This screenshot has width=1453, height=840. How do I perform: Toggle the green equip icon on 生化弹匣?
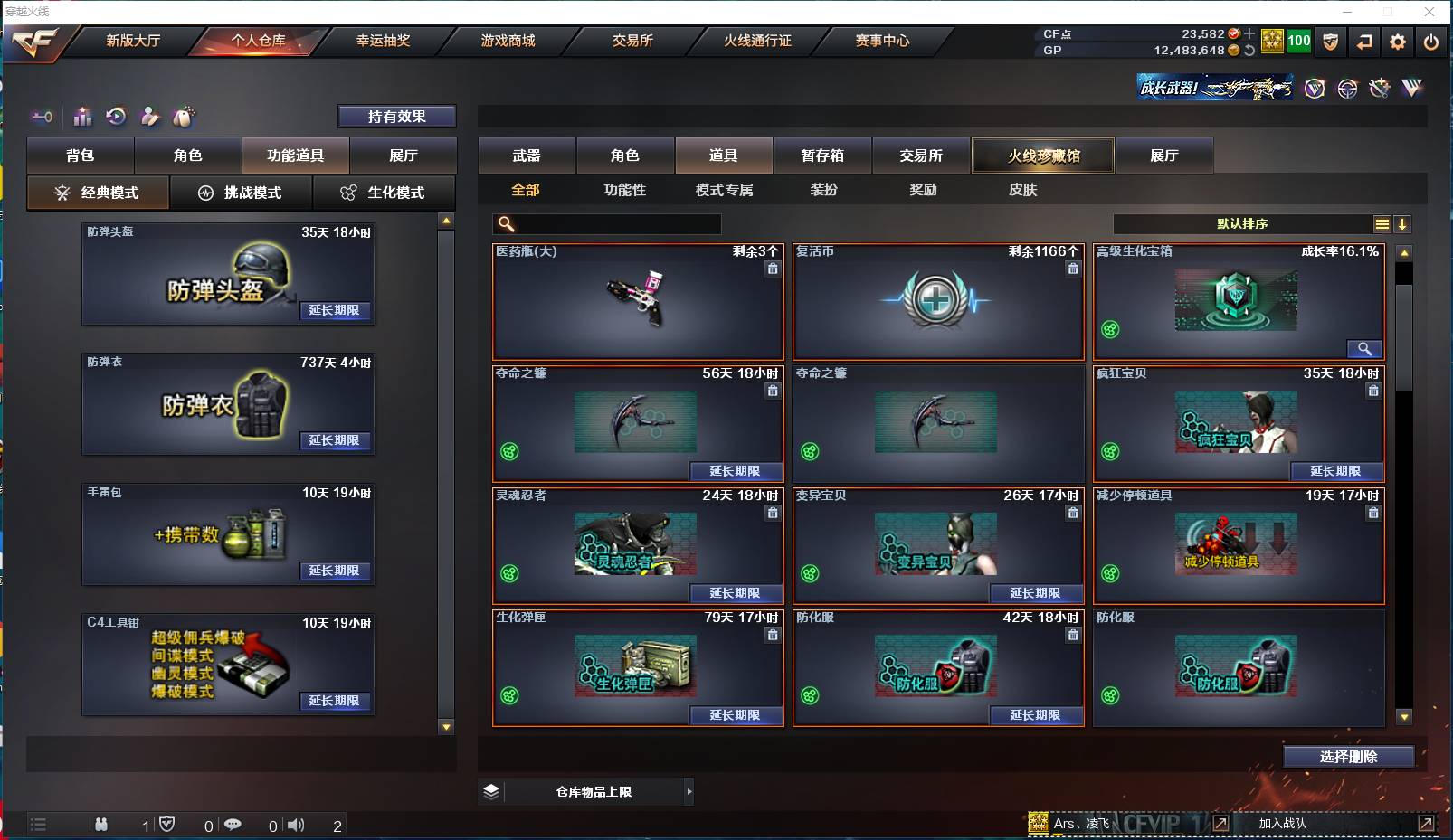[x=508, y=696]
